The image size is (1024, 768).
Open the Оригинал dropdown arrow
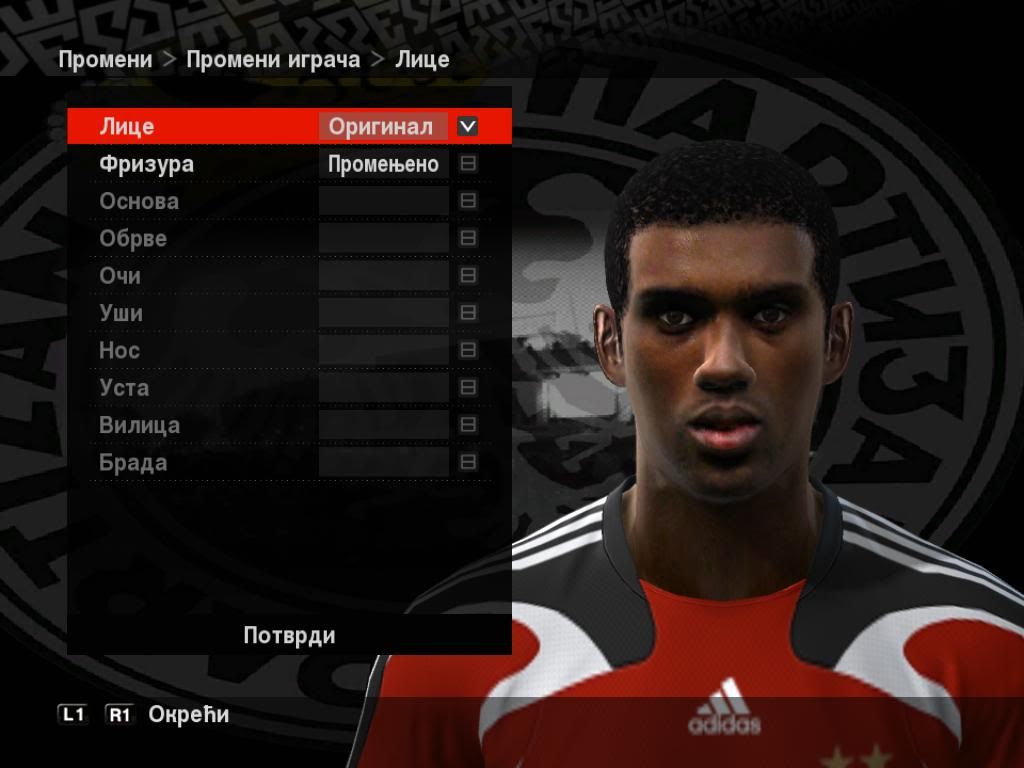[467, 127]
